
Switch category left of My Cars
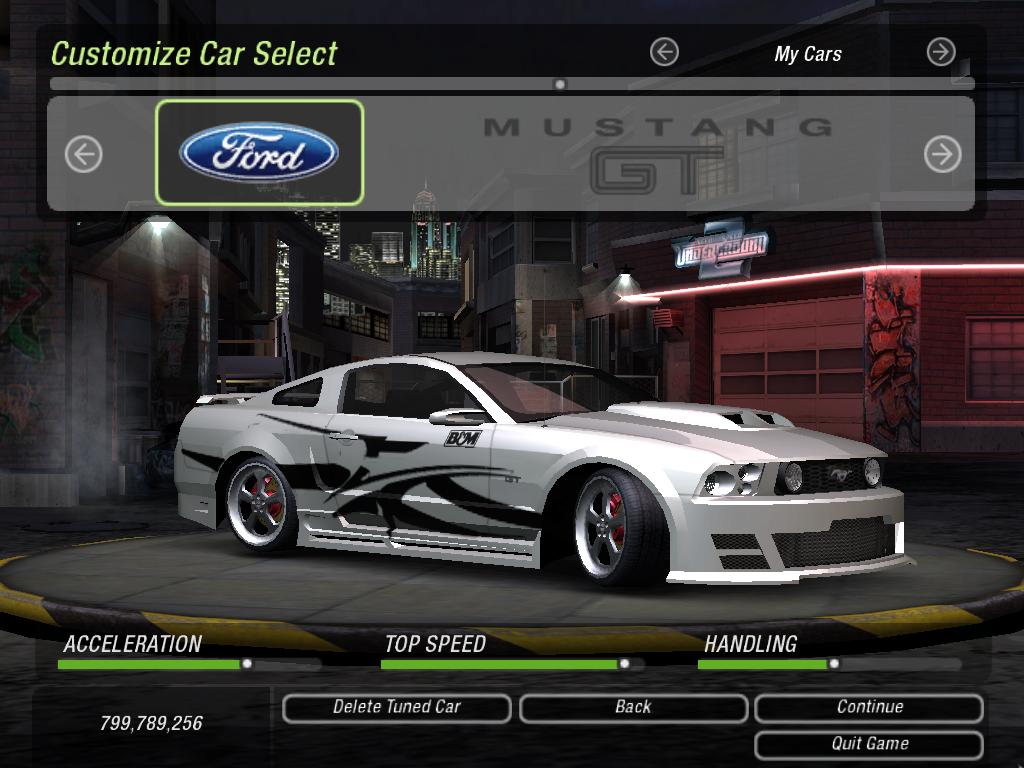click(664, 52)
